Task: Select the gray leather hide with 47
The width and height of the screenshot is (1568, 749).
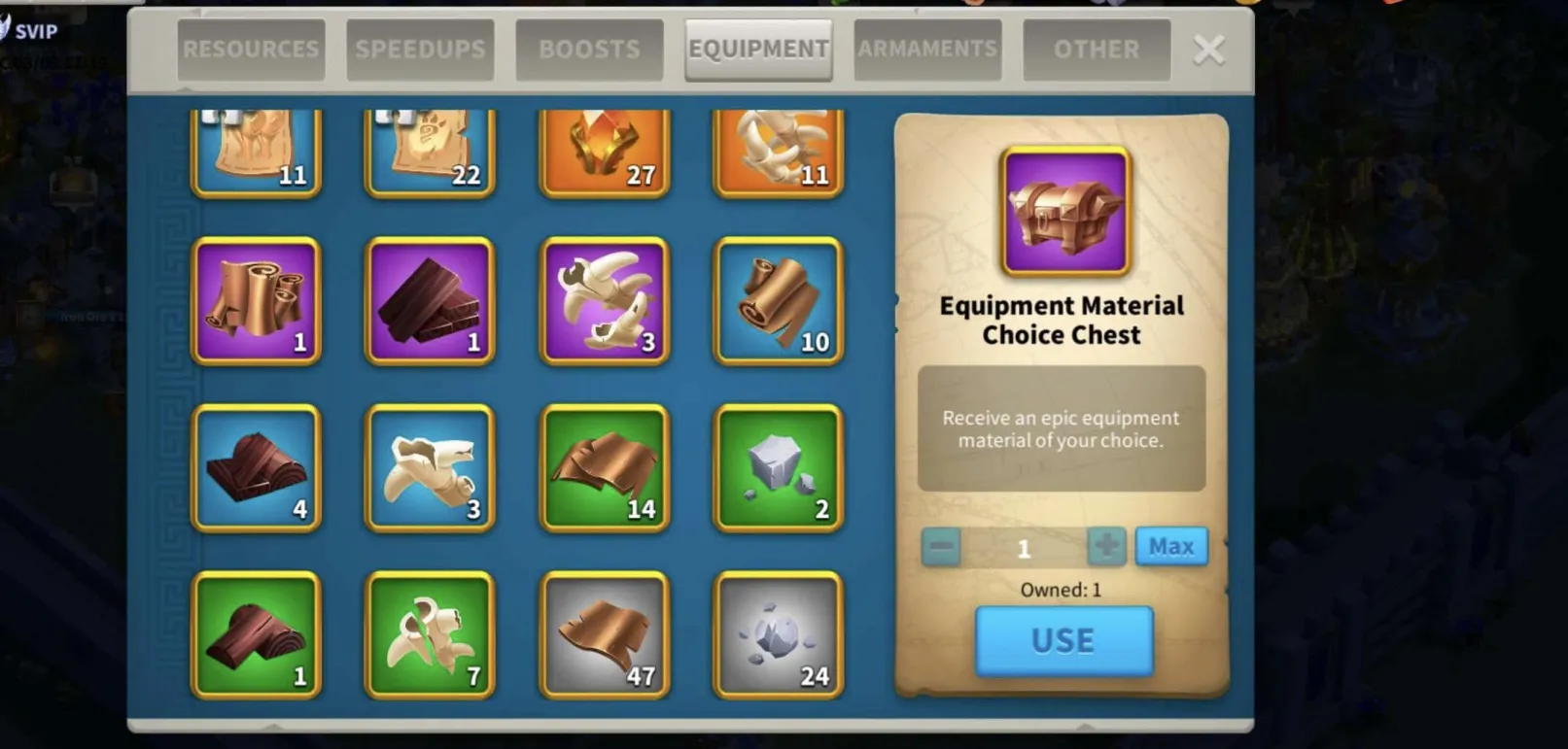Action: click(x=604, y=635)
